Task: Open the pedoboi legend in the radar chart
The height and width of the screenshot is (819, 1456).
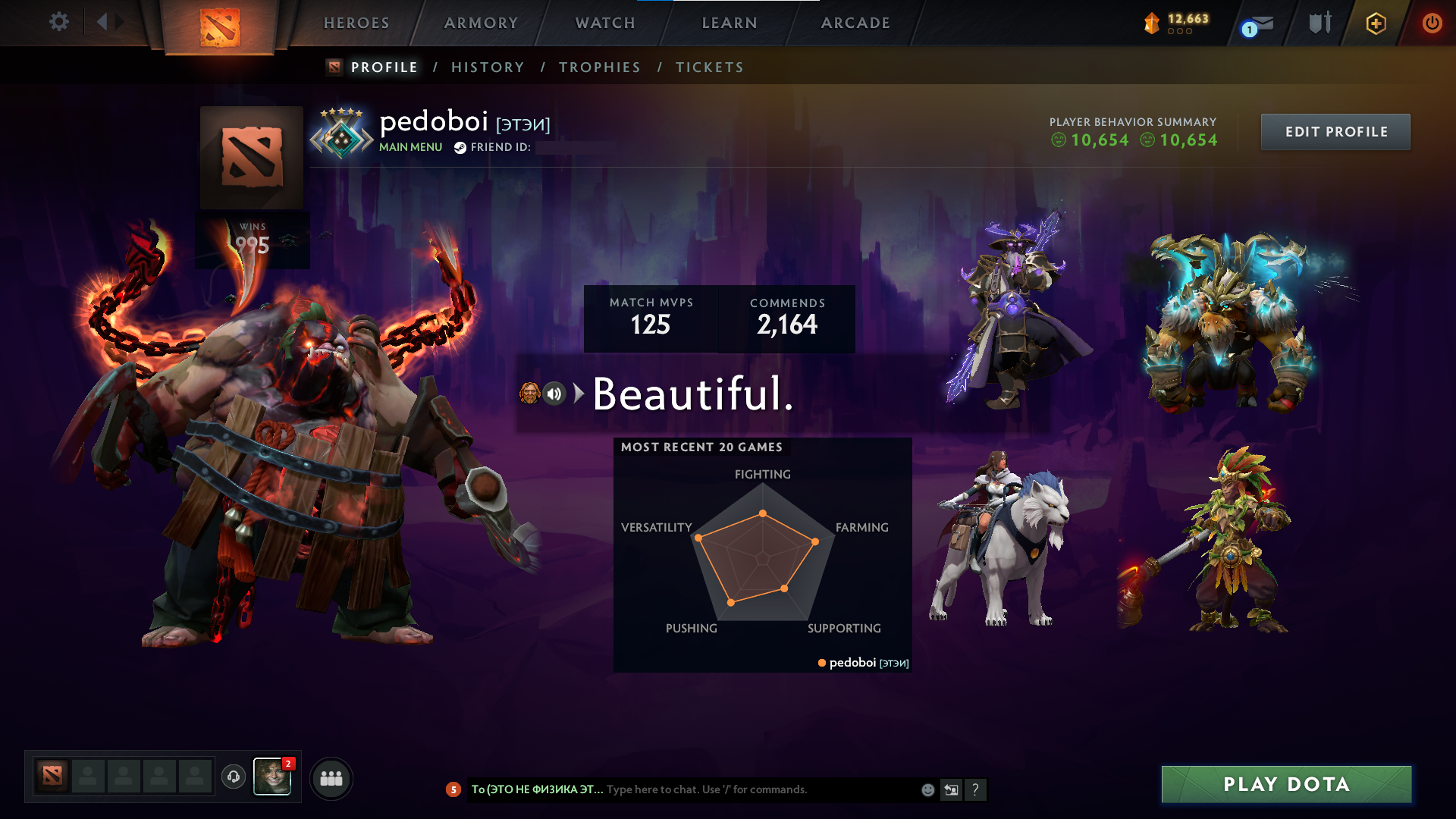Action: pyautogui.click(x=864, y=663)
